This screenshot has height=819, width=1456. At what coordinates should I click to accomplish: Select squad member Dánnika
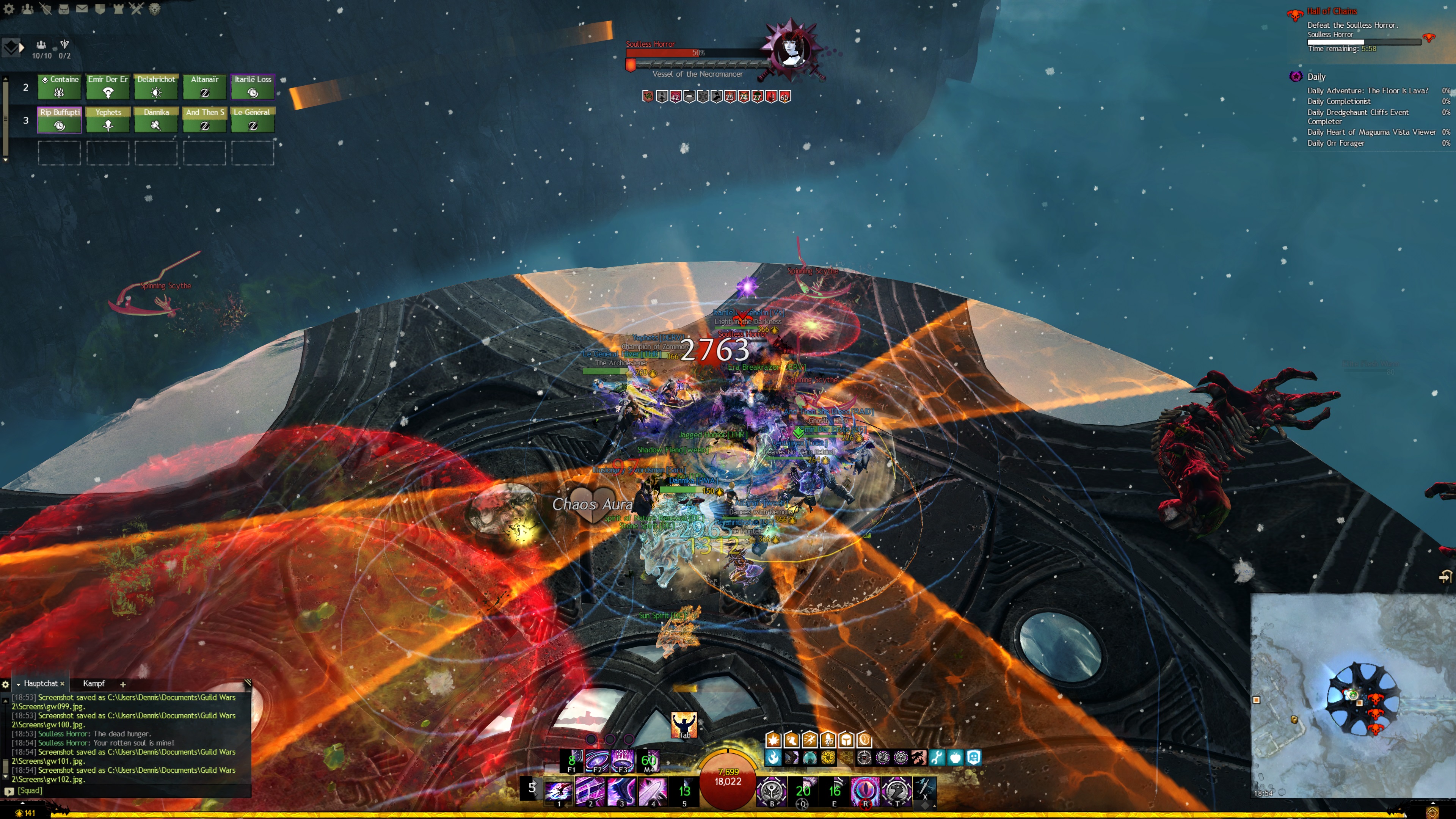coord(156,120)
